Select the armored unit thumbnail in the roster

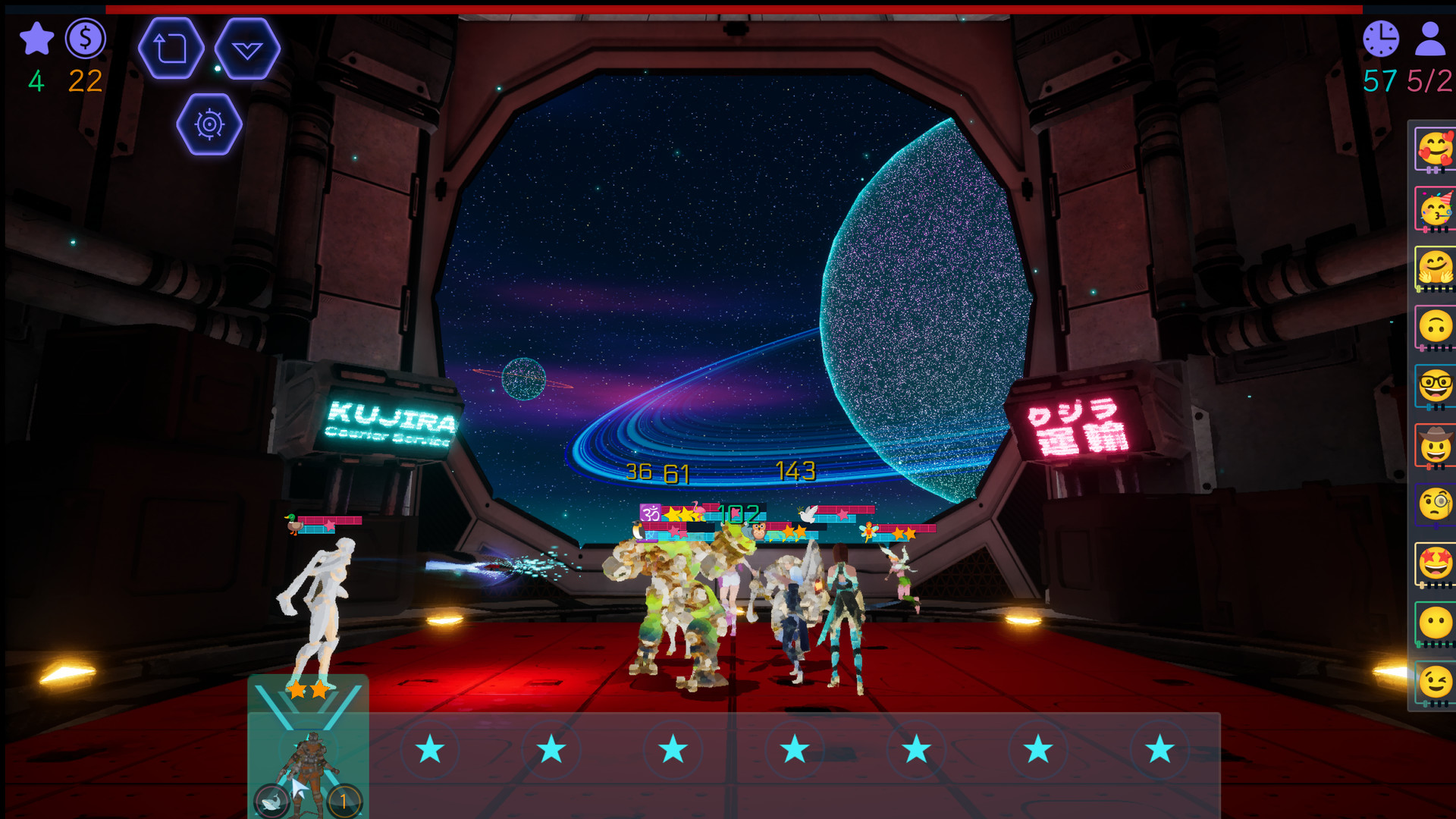(309, 758)
